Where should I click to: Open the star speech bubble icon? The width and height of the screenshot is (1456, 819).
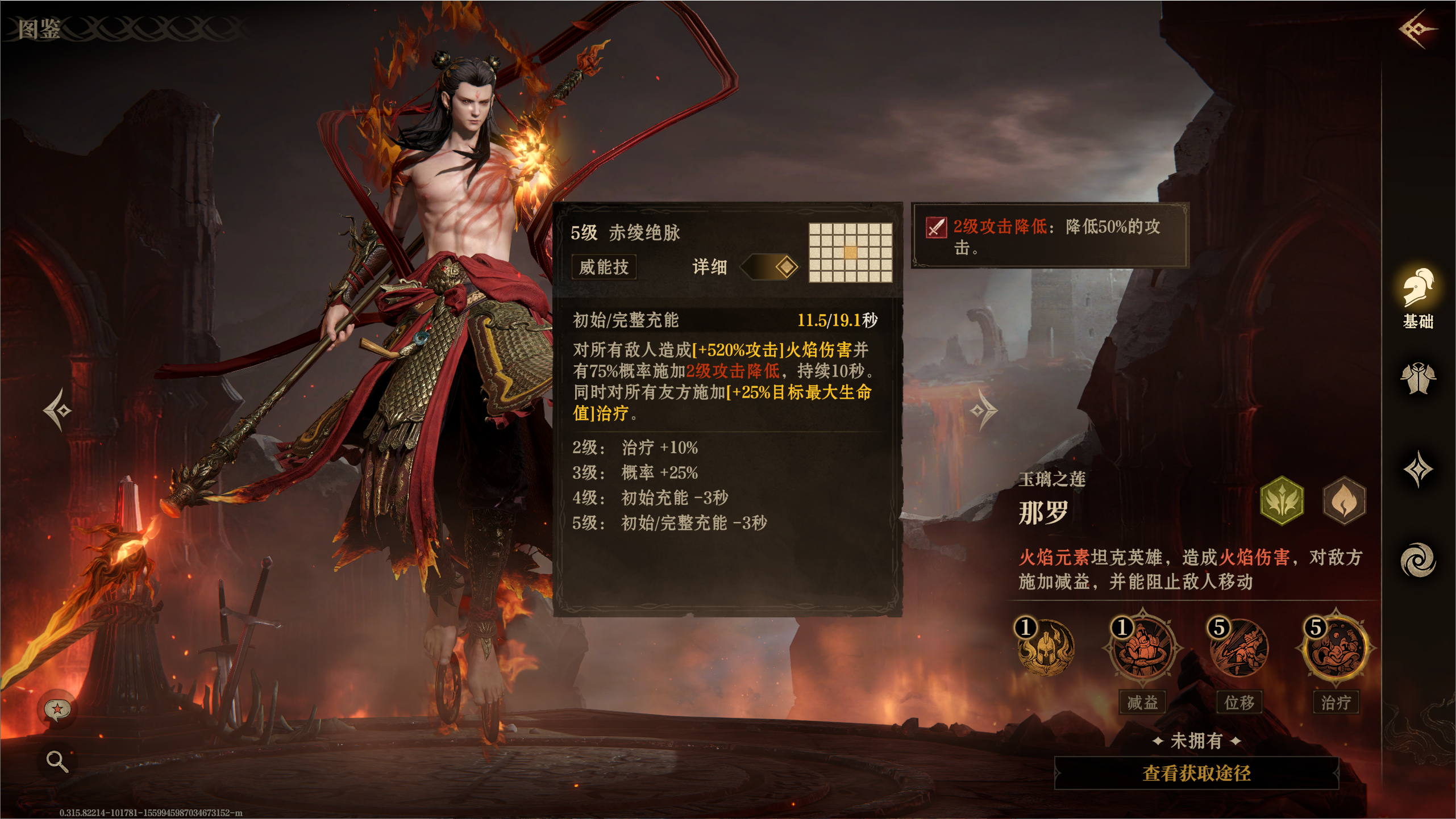tap(57, 709)
